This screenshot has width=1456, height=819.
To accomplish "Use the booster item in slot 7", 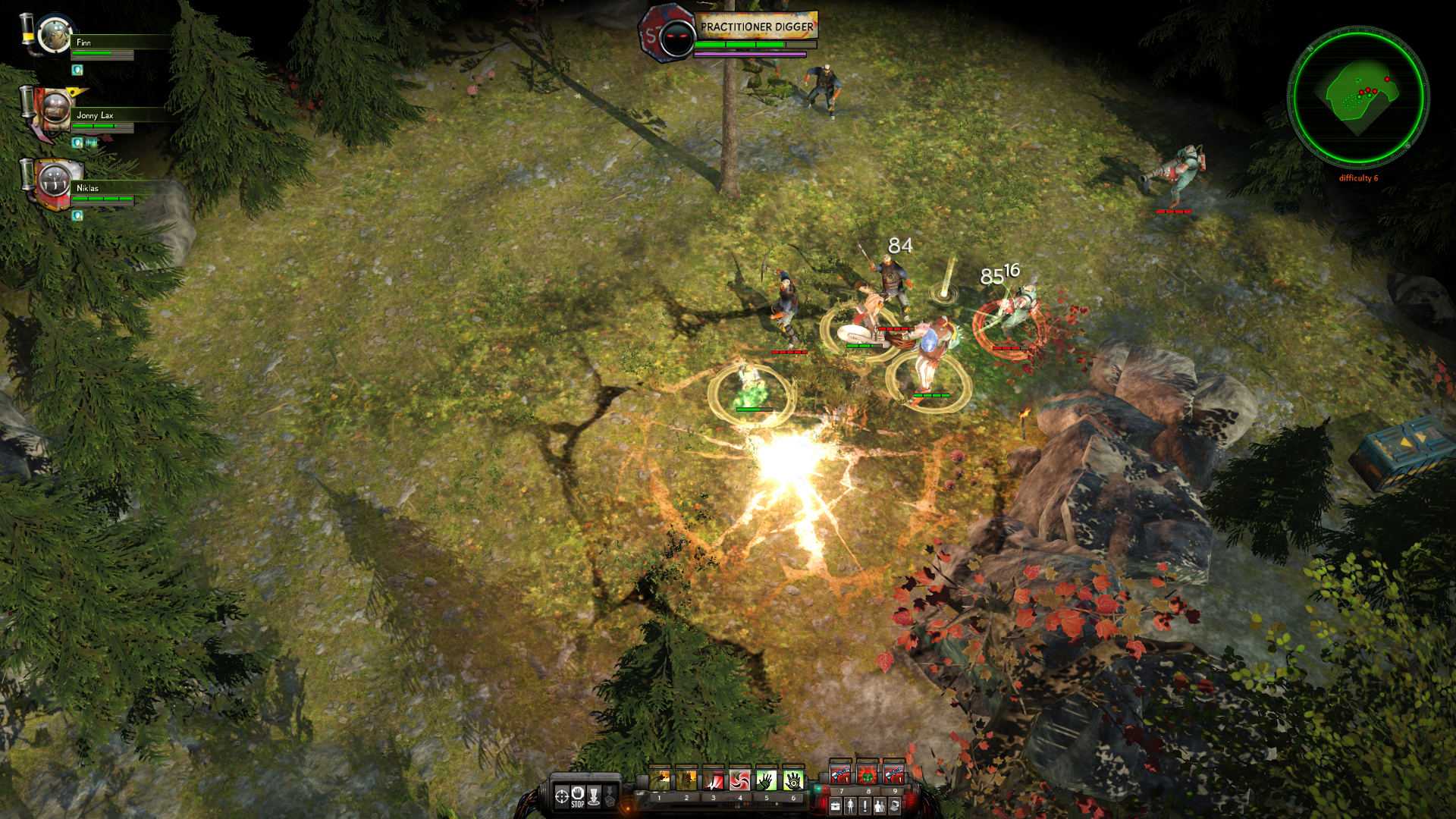I will (842, 777).
